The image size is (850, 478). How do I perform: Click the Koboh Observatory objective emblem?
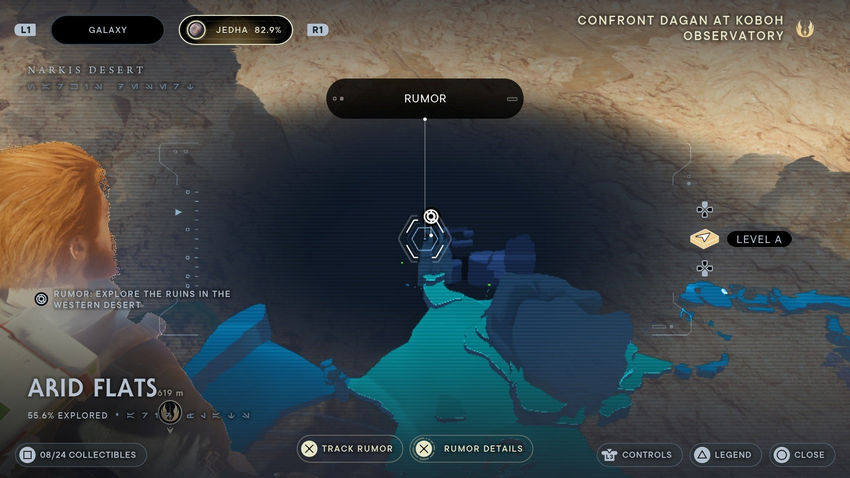click(805, 29)
